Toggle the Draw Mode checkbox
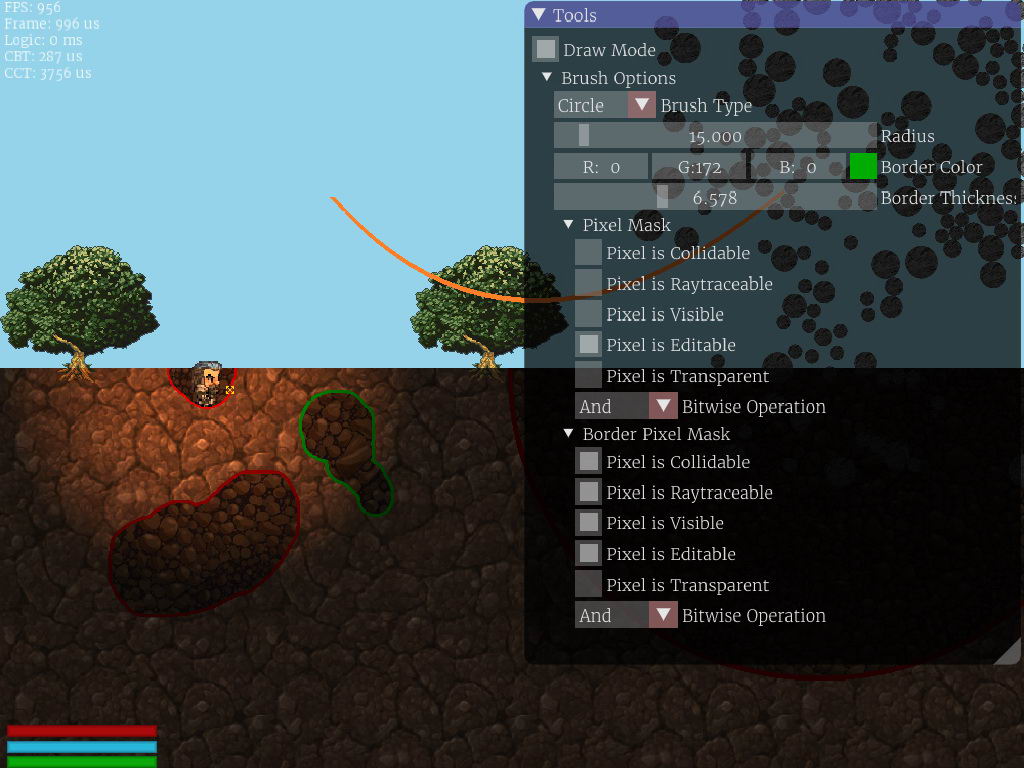 tap(545, 49)
